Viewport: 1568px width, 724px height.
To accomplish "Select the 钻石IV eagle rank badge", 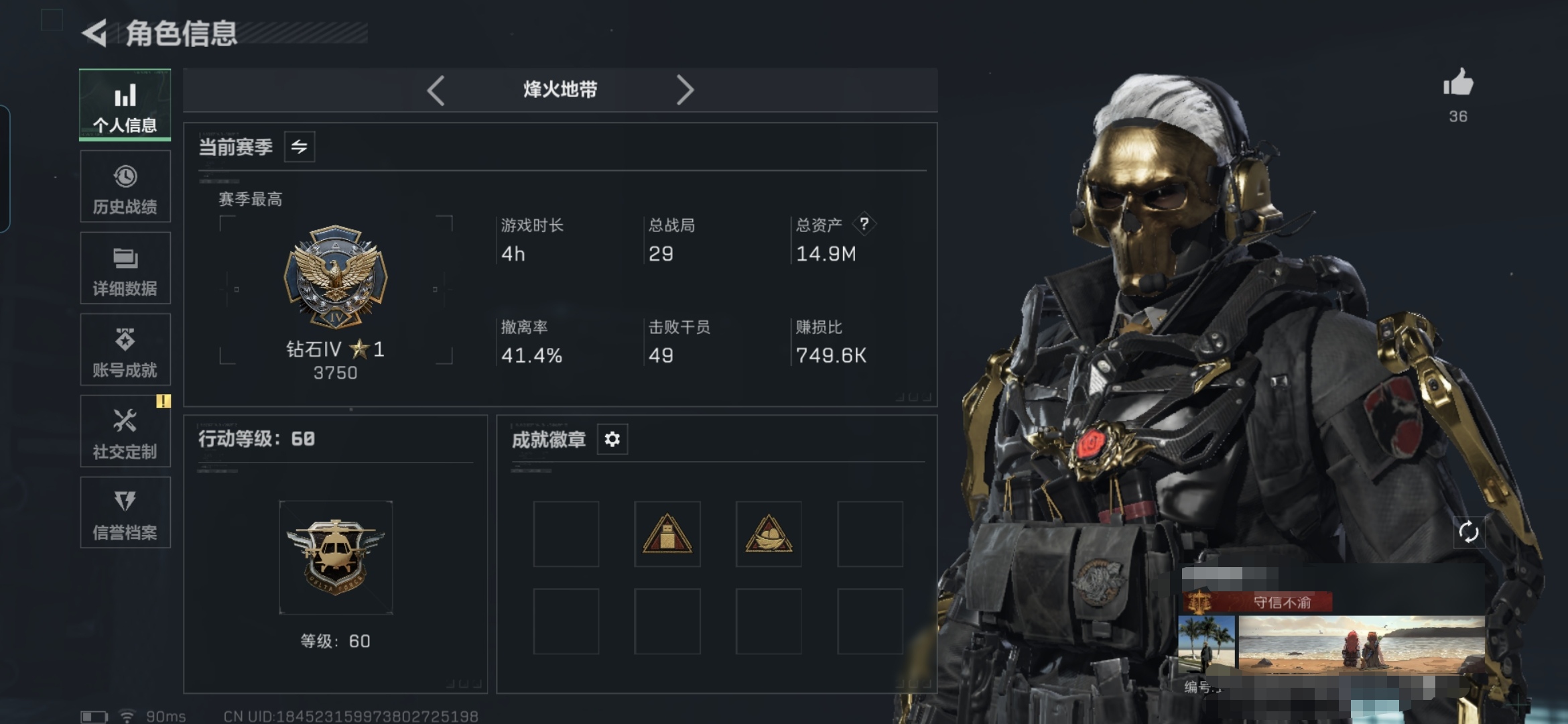I will 336,276.
